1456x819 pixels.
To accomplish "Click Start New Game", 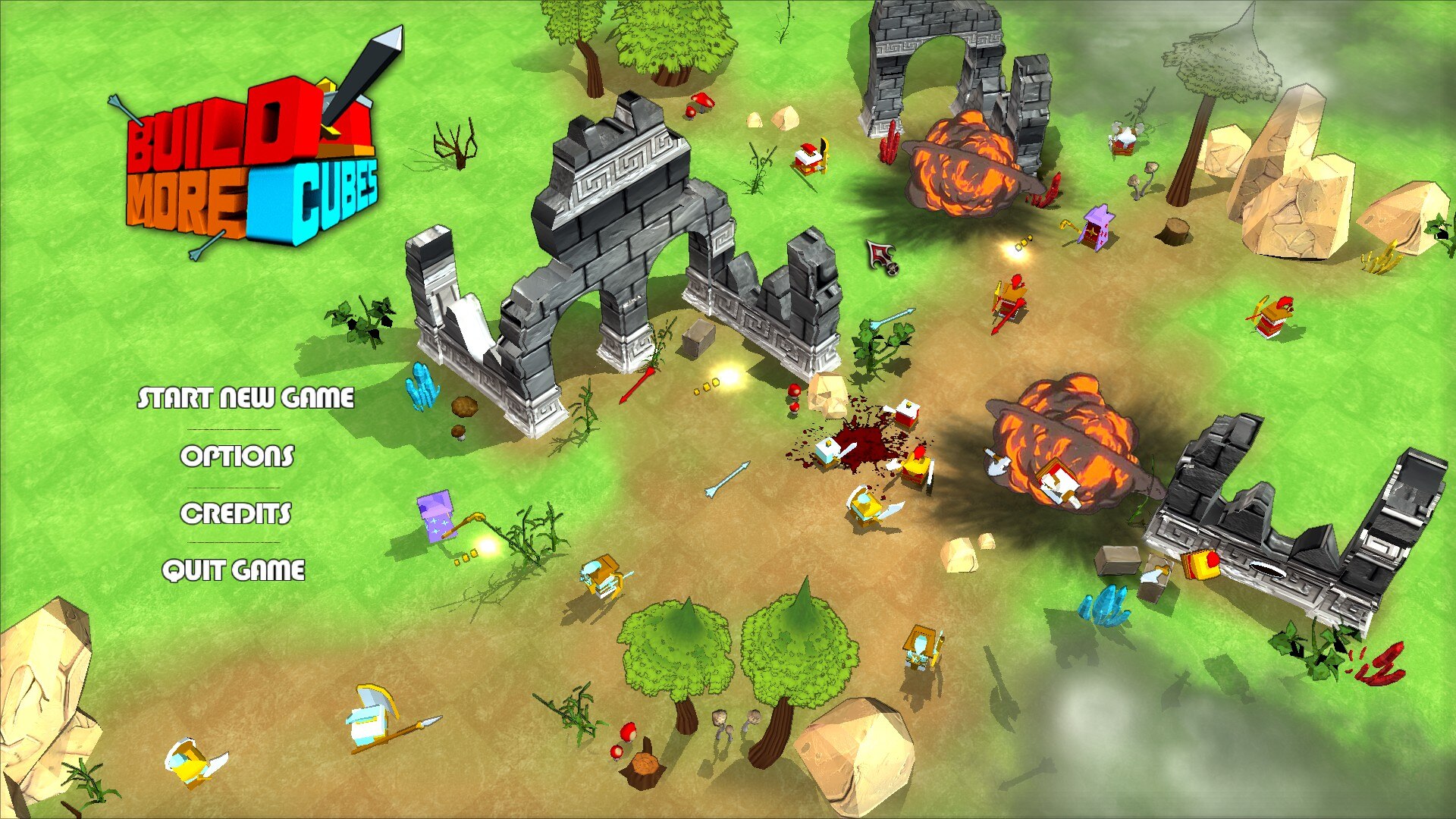I will click(x=245, y=397).
